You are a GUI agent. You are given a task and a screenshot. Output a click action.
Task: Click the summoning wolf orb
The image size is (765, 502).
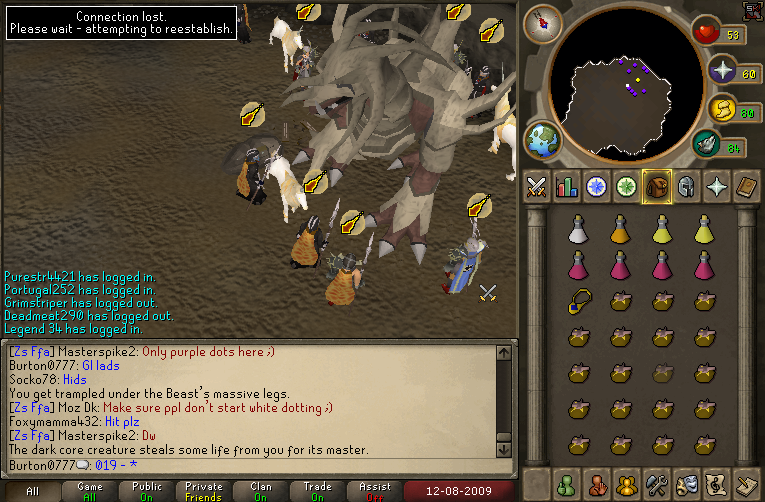(x=706, y=145)
